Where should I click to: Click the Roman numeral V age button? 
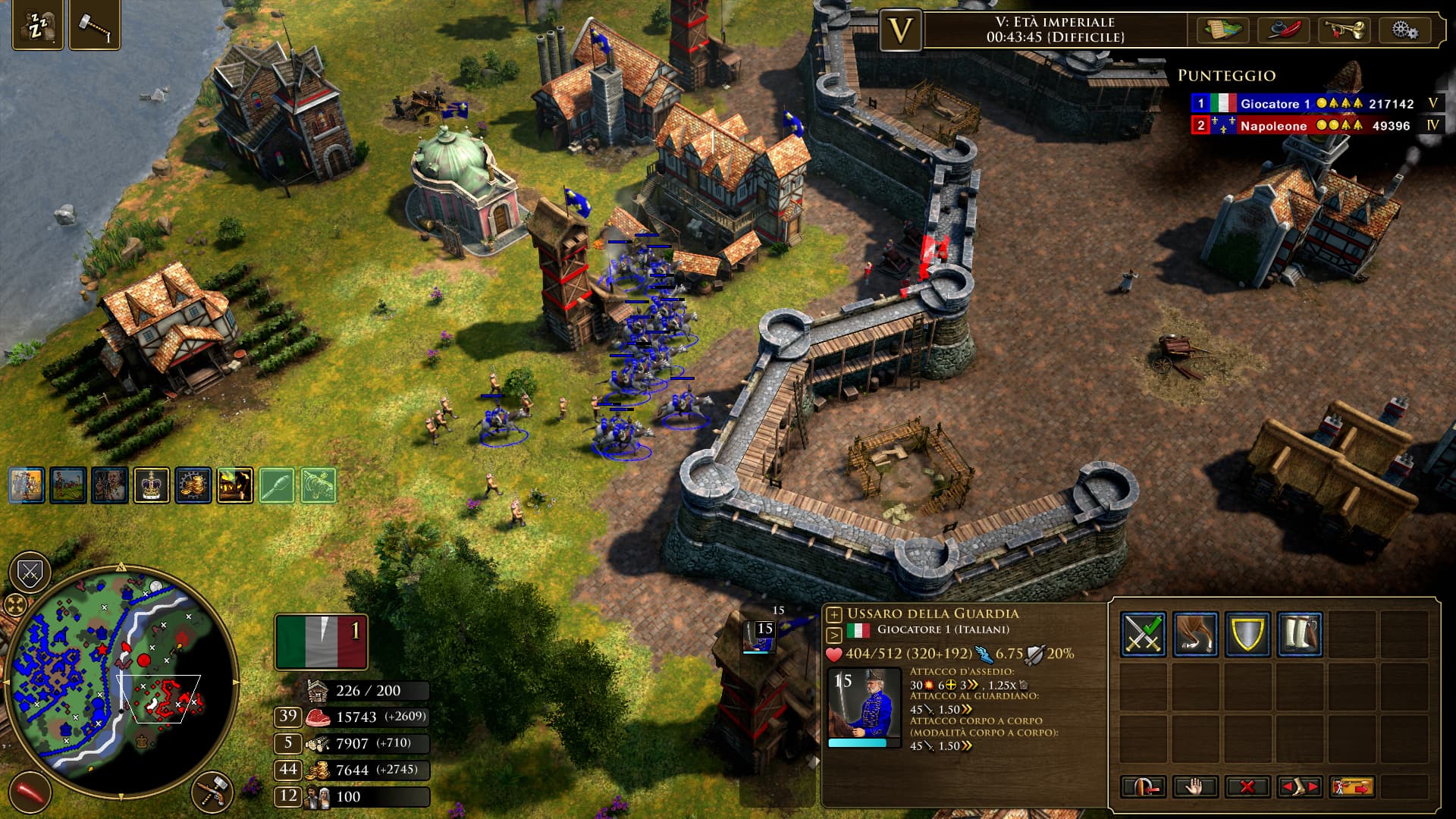click(900, 30)
